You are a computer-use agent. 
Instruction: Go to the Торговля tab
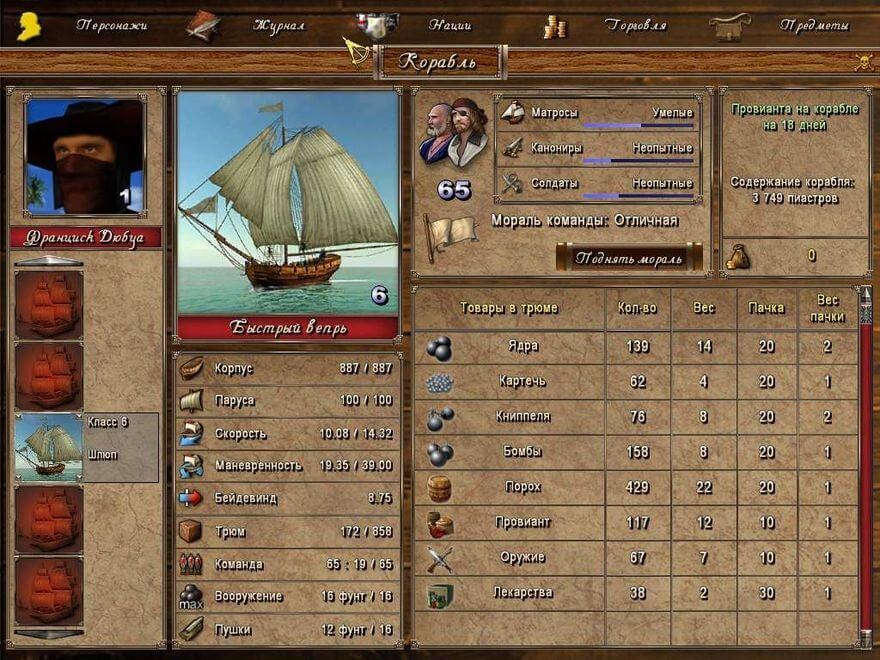pyautogui.click(x=635, y=25)
